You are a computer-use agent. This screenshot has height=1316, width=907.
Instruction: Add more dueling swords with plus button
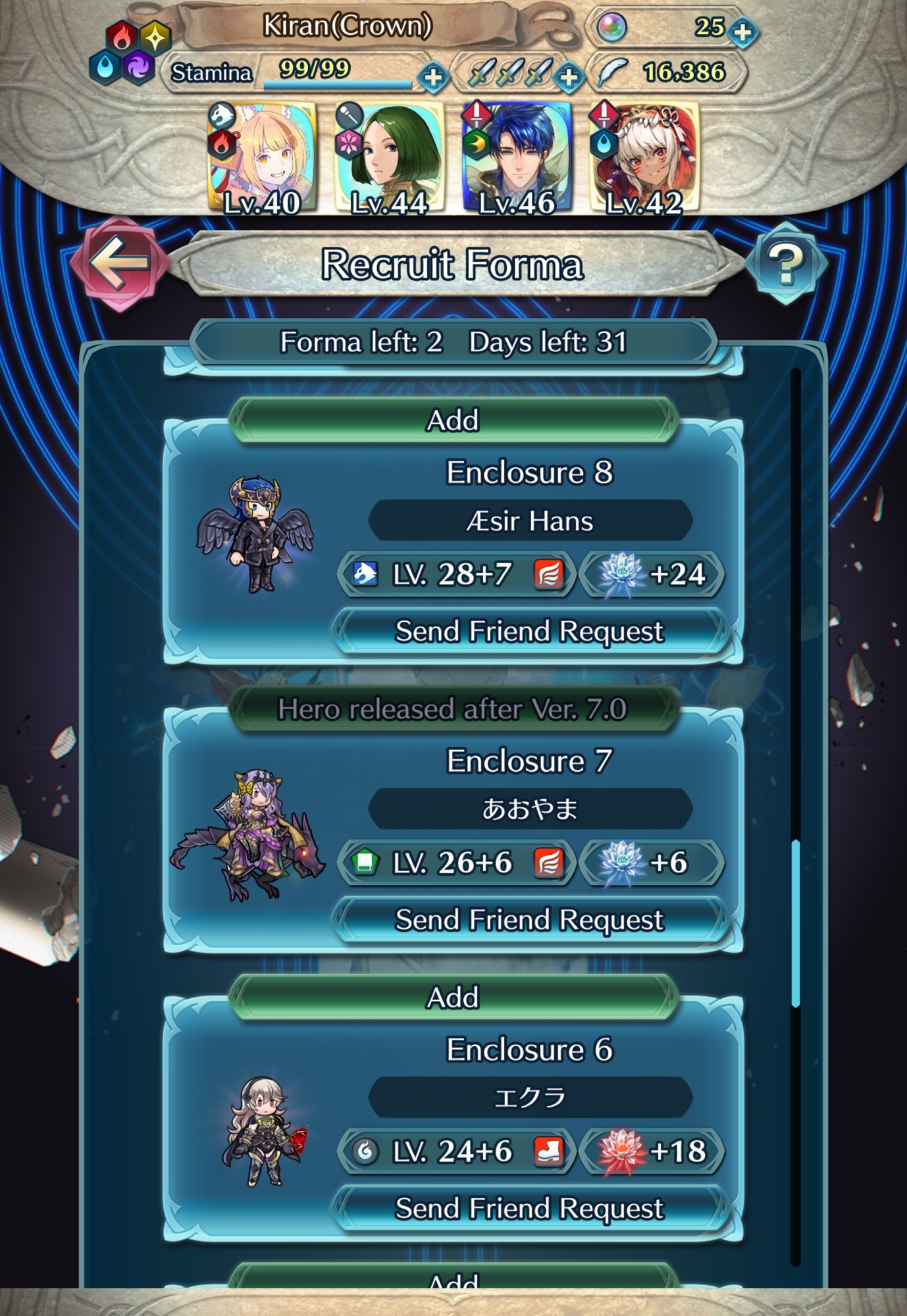pyautogui.click(x=569, y=78)
